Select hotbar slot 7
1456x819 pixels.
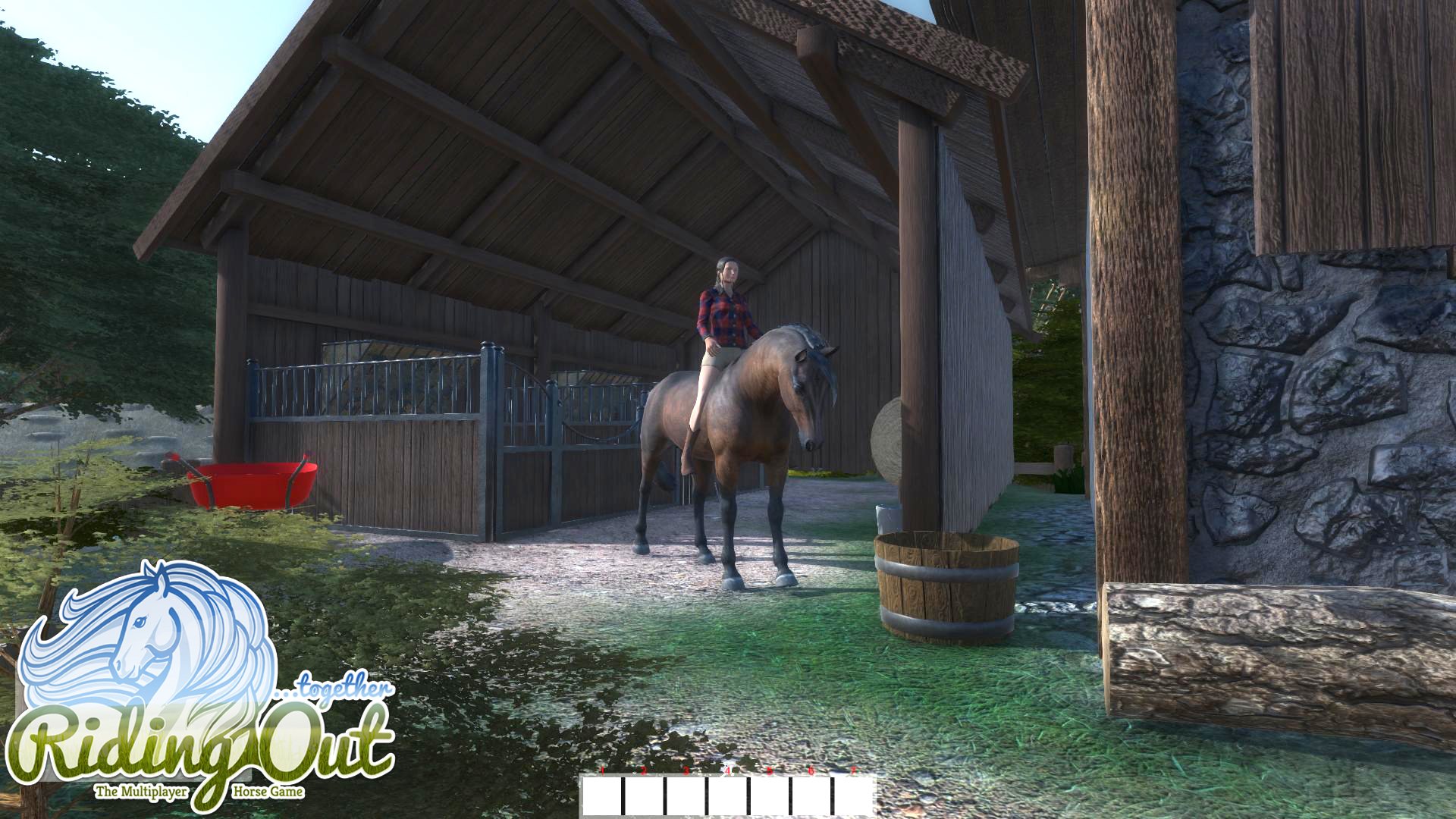(x=855, y=796)
